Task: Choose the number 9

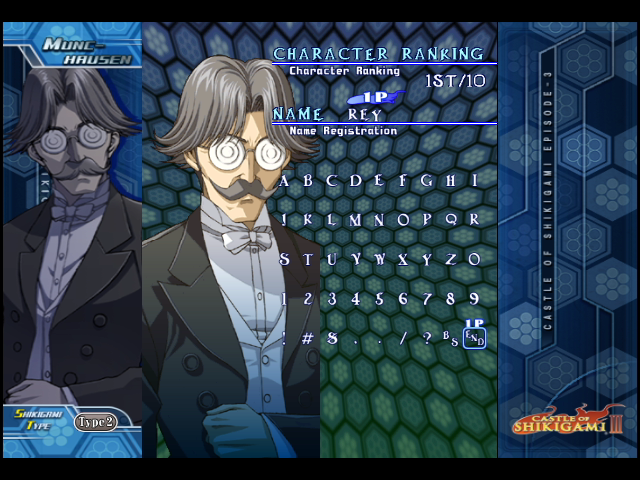Action: point(475,299)
